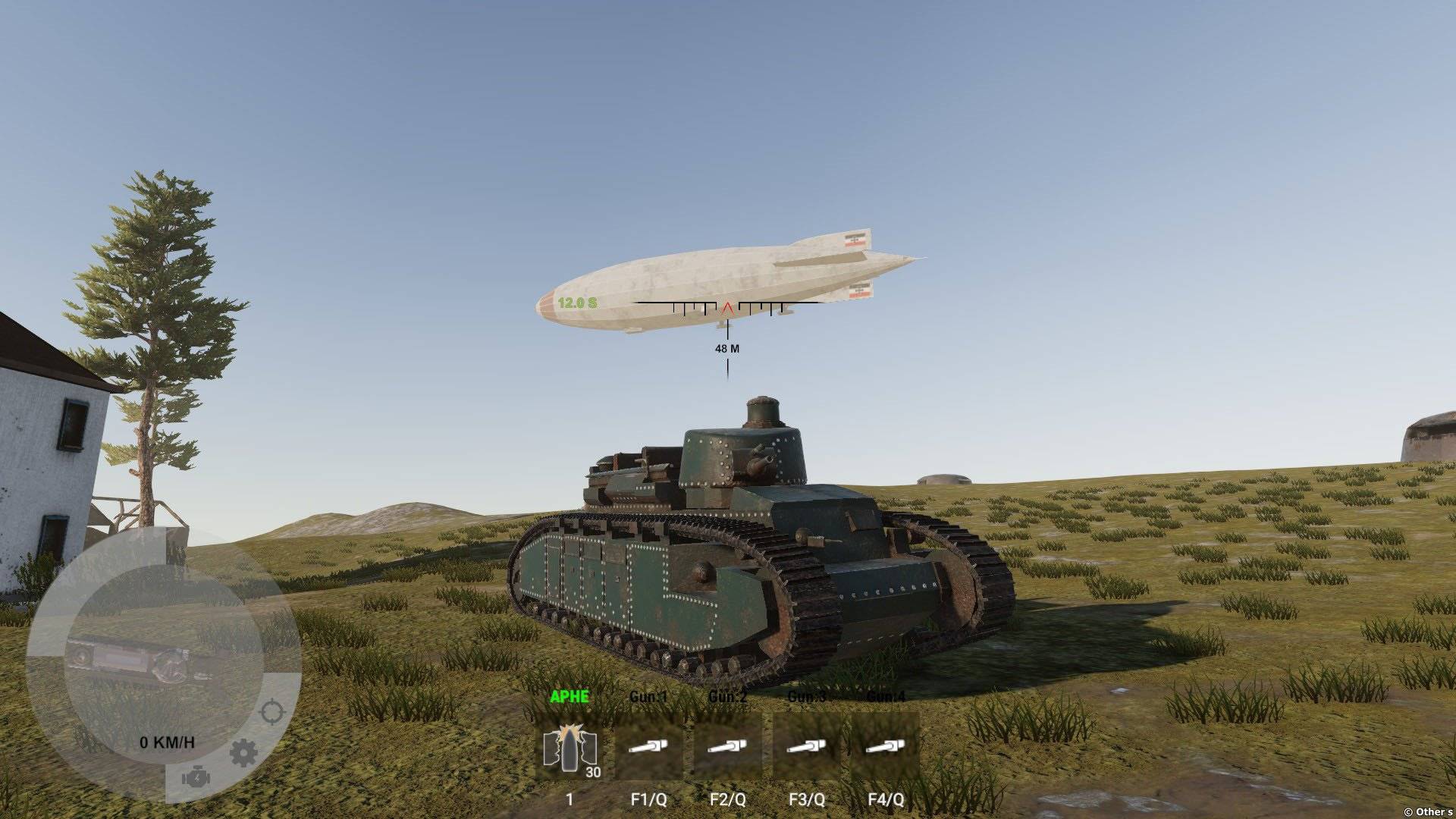Open settings via the gear icon
Image resolution: width=1456 pixels, height=819 pixels.
(243, 752)
